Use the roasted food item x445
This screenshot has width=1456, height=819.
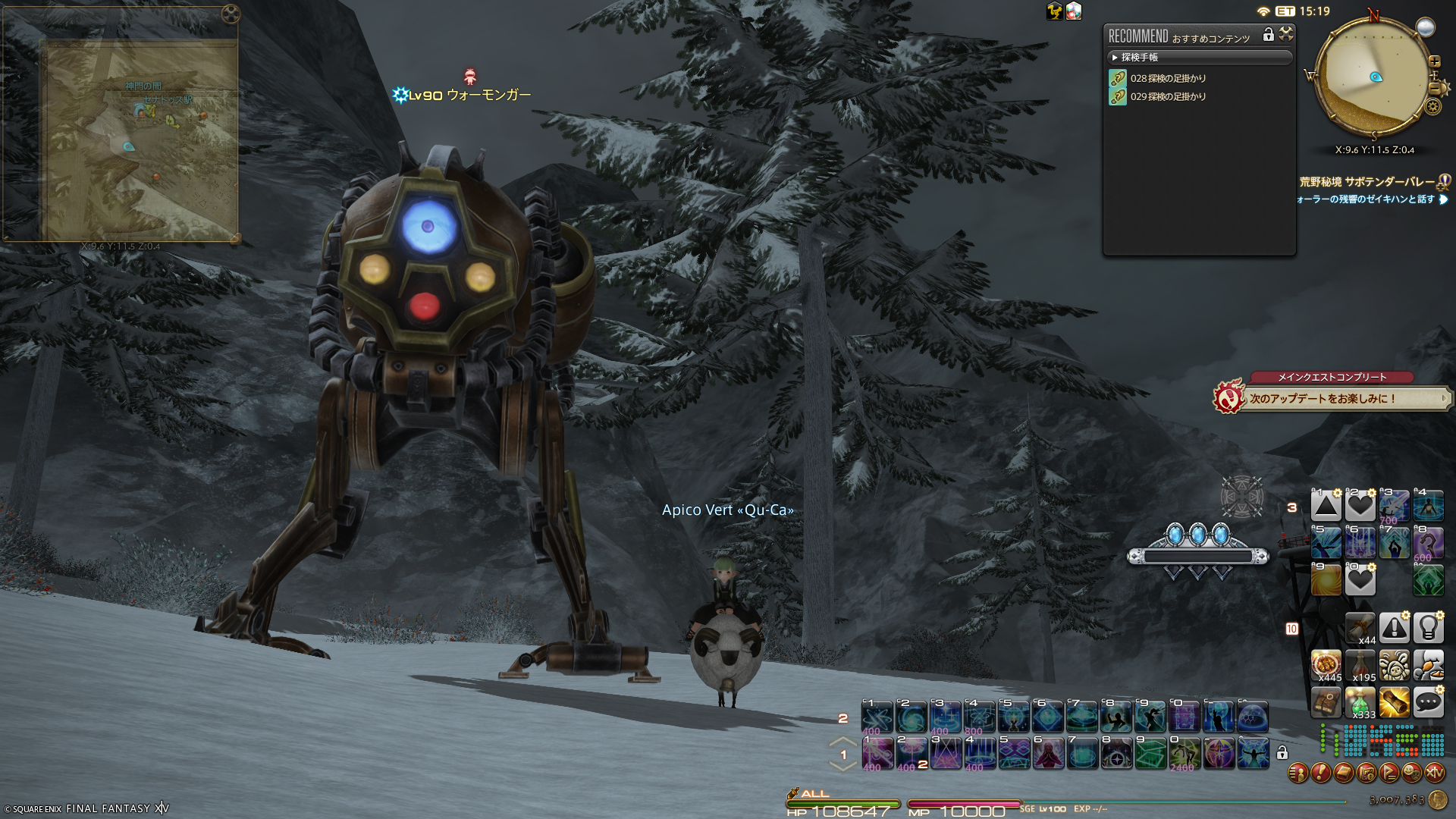(1326, 665)
